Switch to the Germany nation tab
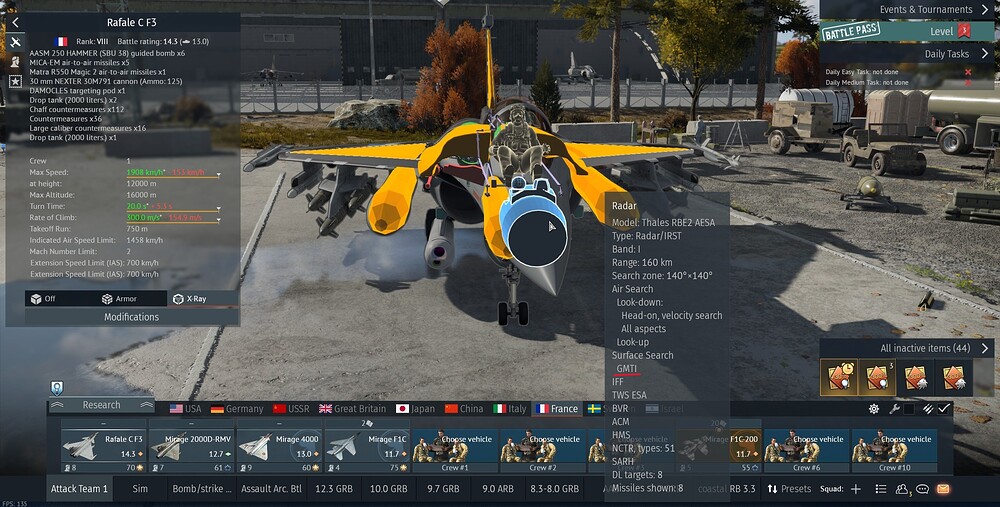Image resolution: width=1000 pixels, height=507 pixels. (x=237, y=409)
